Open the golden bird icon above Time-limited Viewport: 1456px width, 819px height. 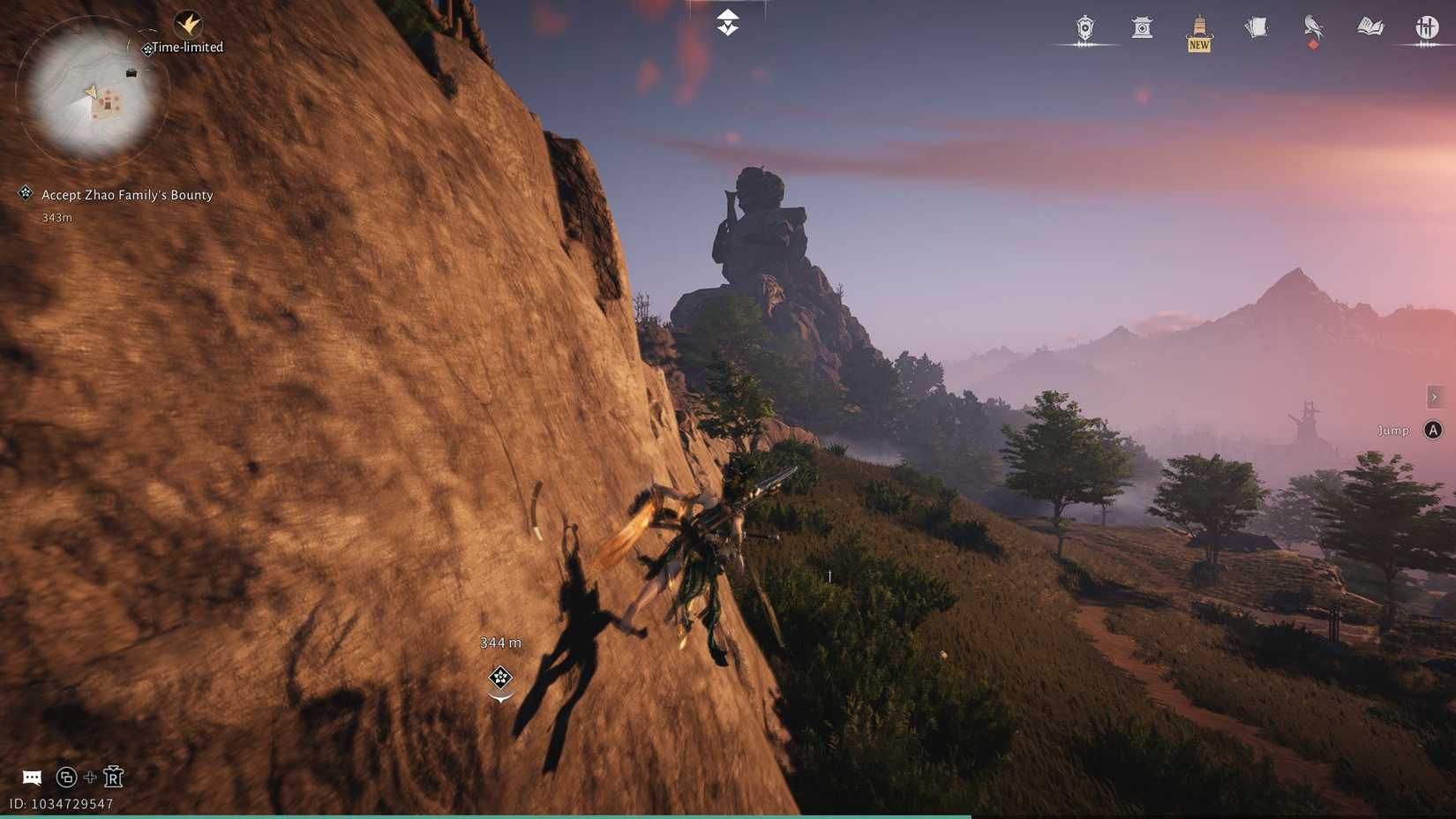point(188,24)
